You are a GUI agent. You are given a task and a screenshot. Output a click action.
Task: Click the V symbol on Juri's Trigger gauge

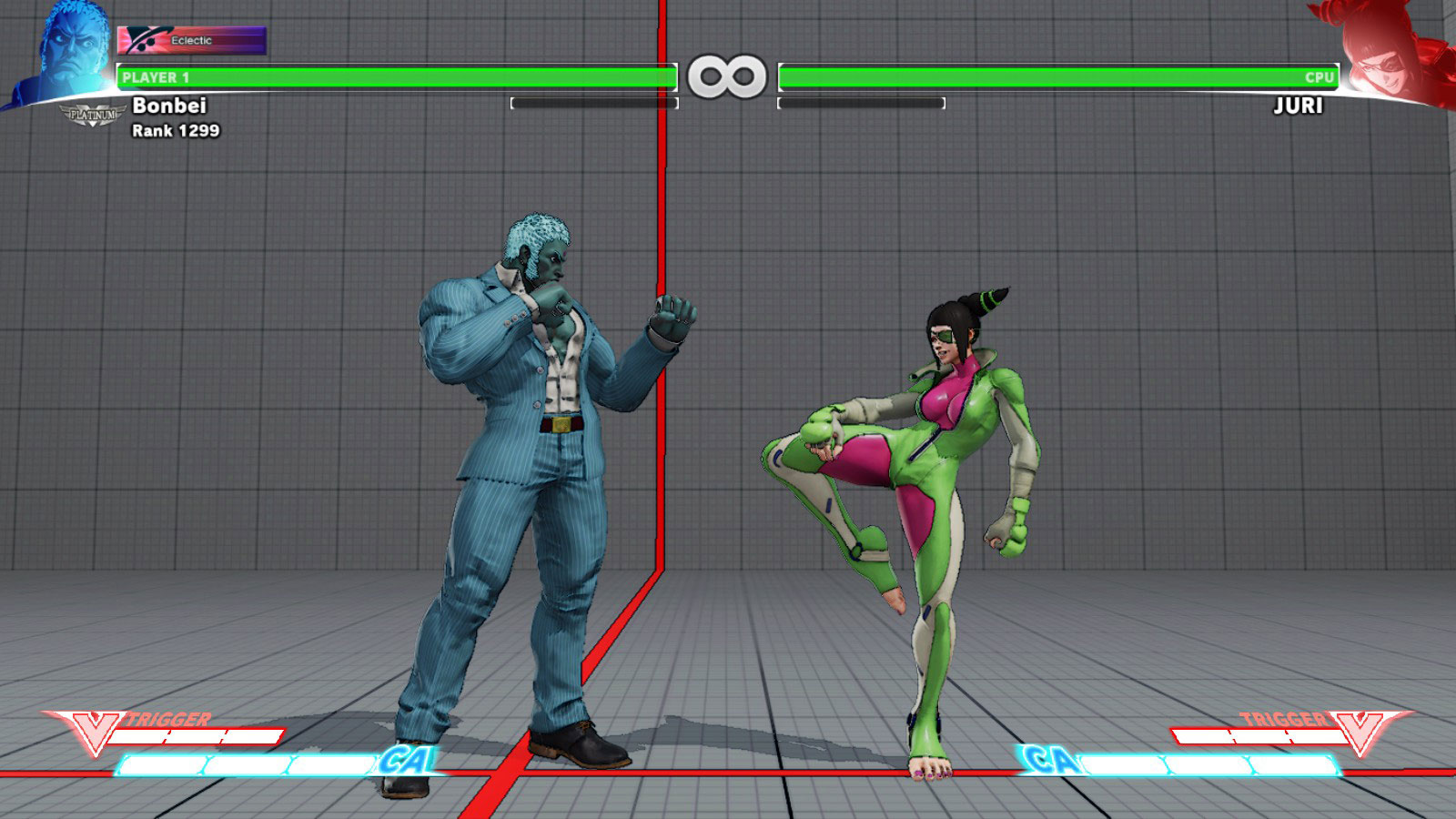pos(1360,729)
